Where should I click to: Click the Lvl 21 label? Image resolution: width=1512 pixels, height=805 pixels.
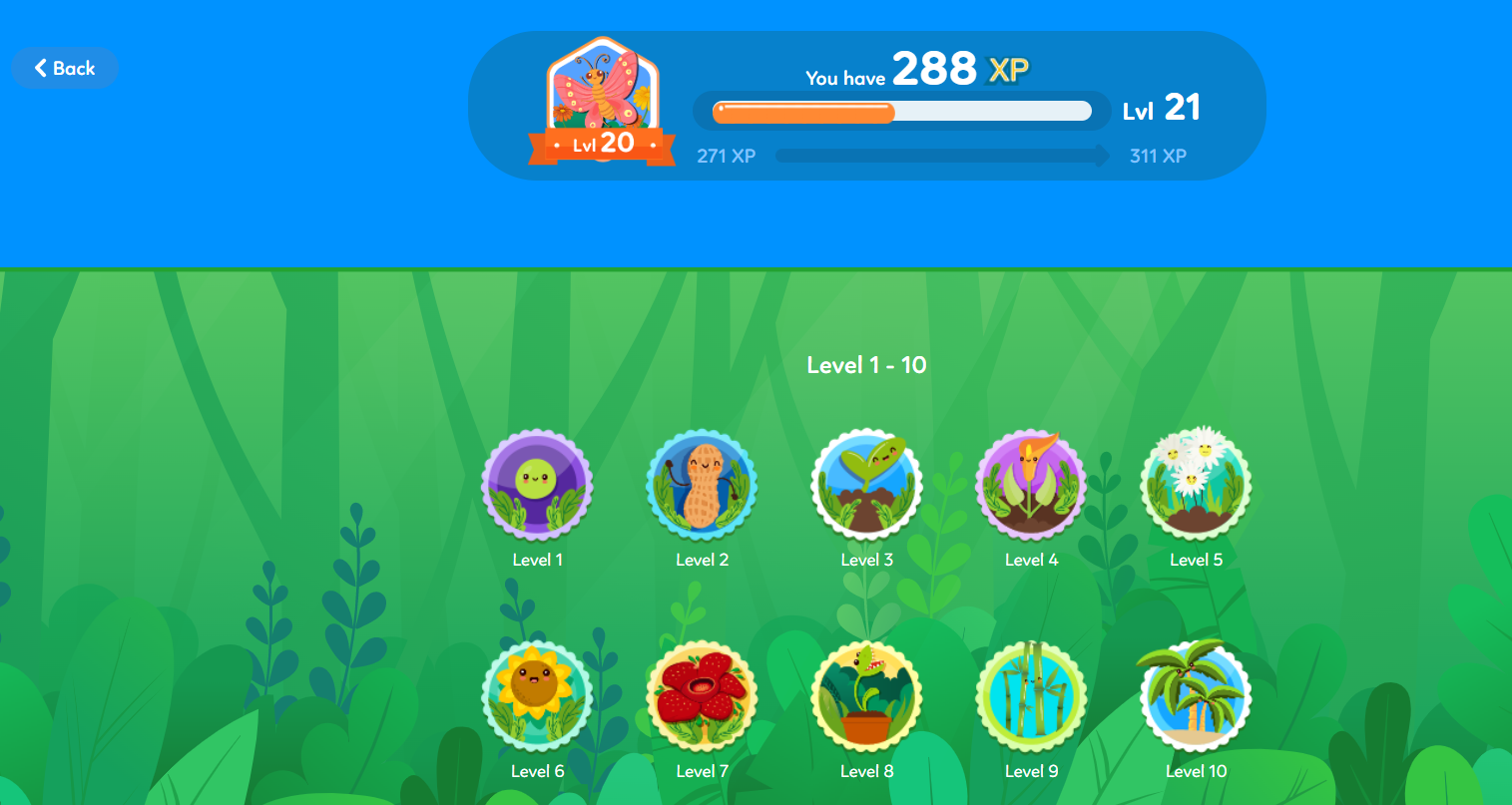click(x=1162, y=109)
